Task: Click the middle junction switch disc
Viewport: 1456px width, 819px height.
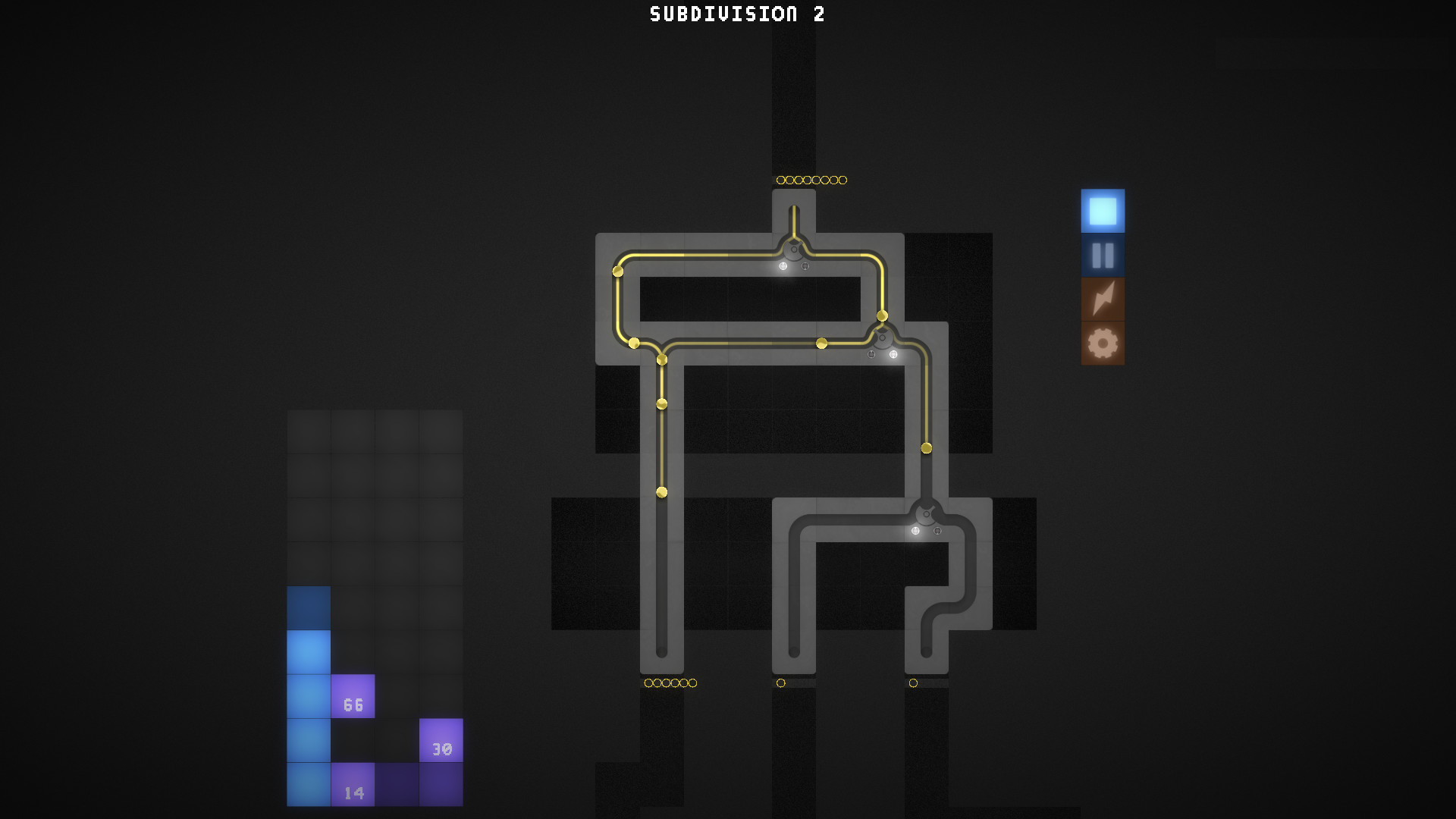Action: (881, 340)
